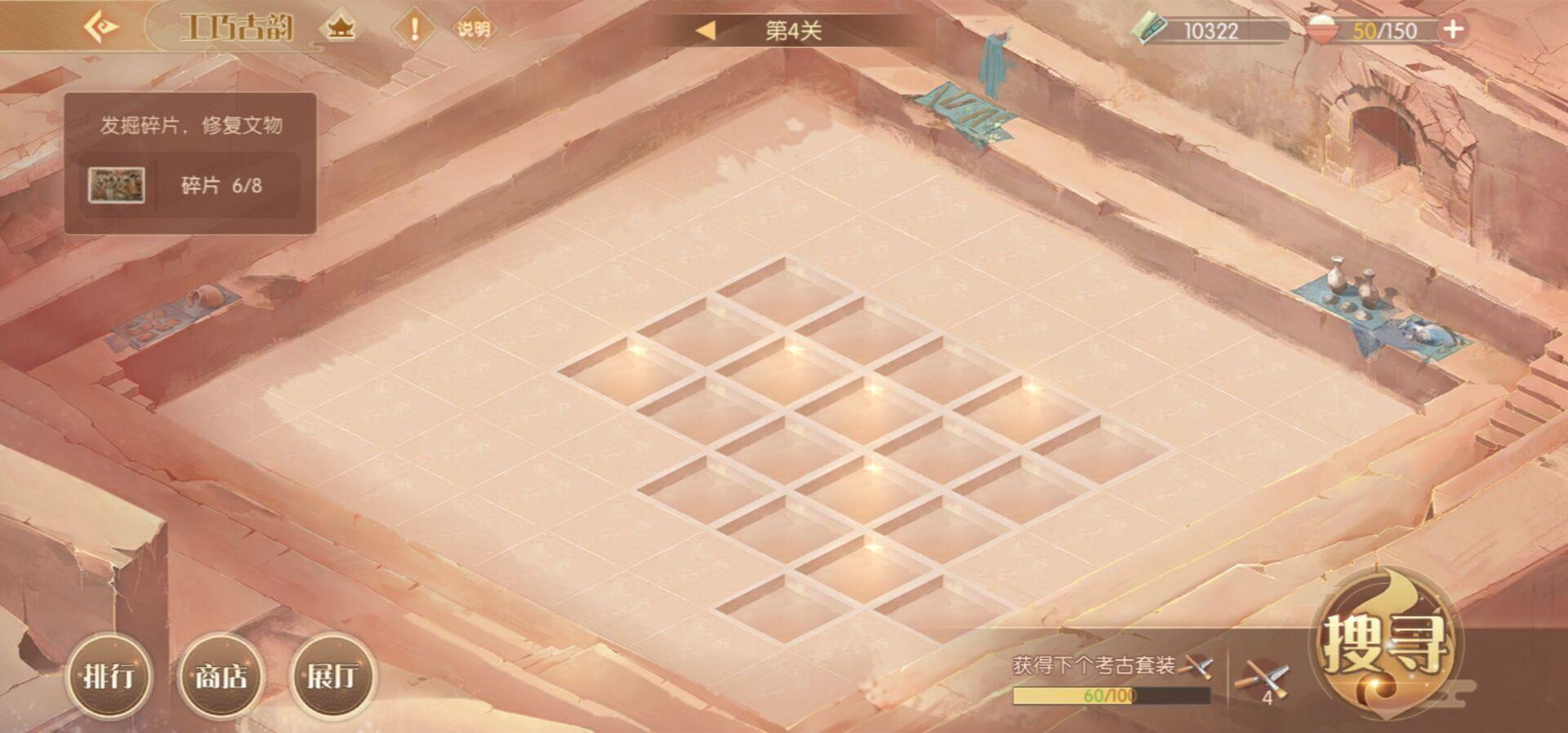Open the pavilion icon beside the title

click(341, 29)
